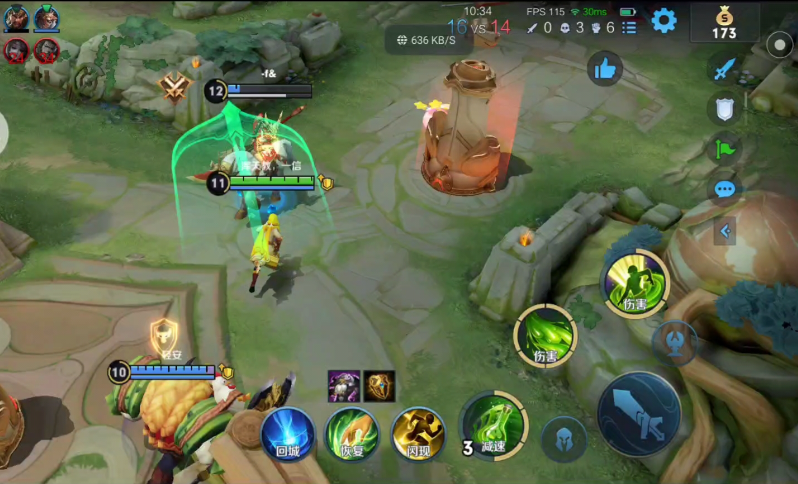Tap the helmet target-hero button
The width and height of the screenshot is (798, 484).
click(x=564, y=439)
